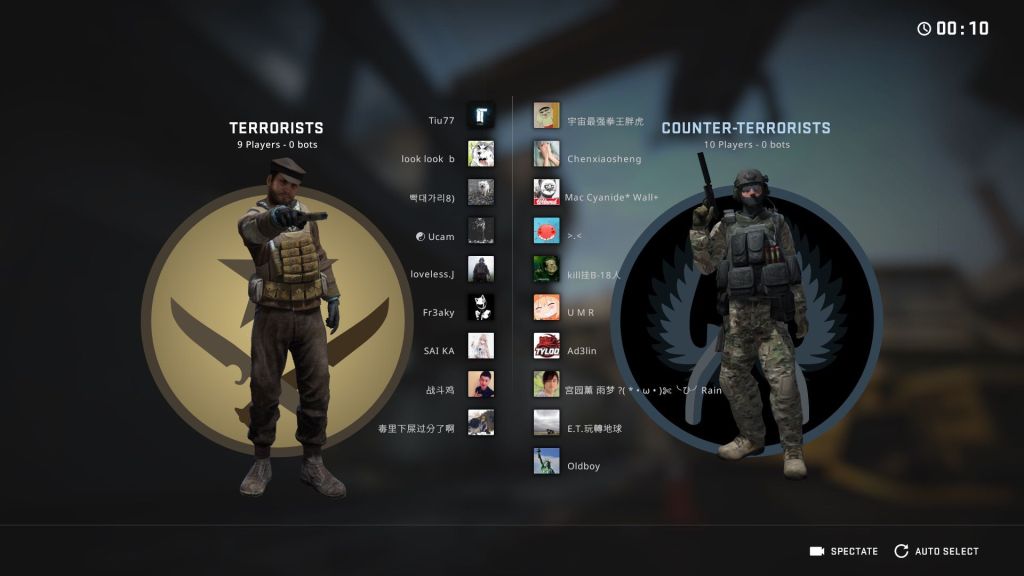The width and height of the screenshot is (1024, 576).
Task: Open Ad3lin's player entry
Action: click(581, 351)
